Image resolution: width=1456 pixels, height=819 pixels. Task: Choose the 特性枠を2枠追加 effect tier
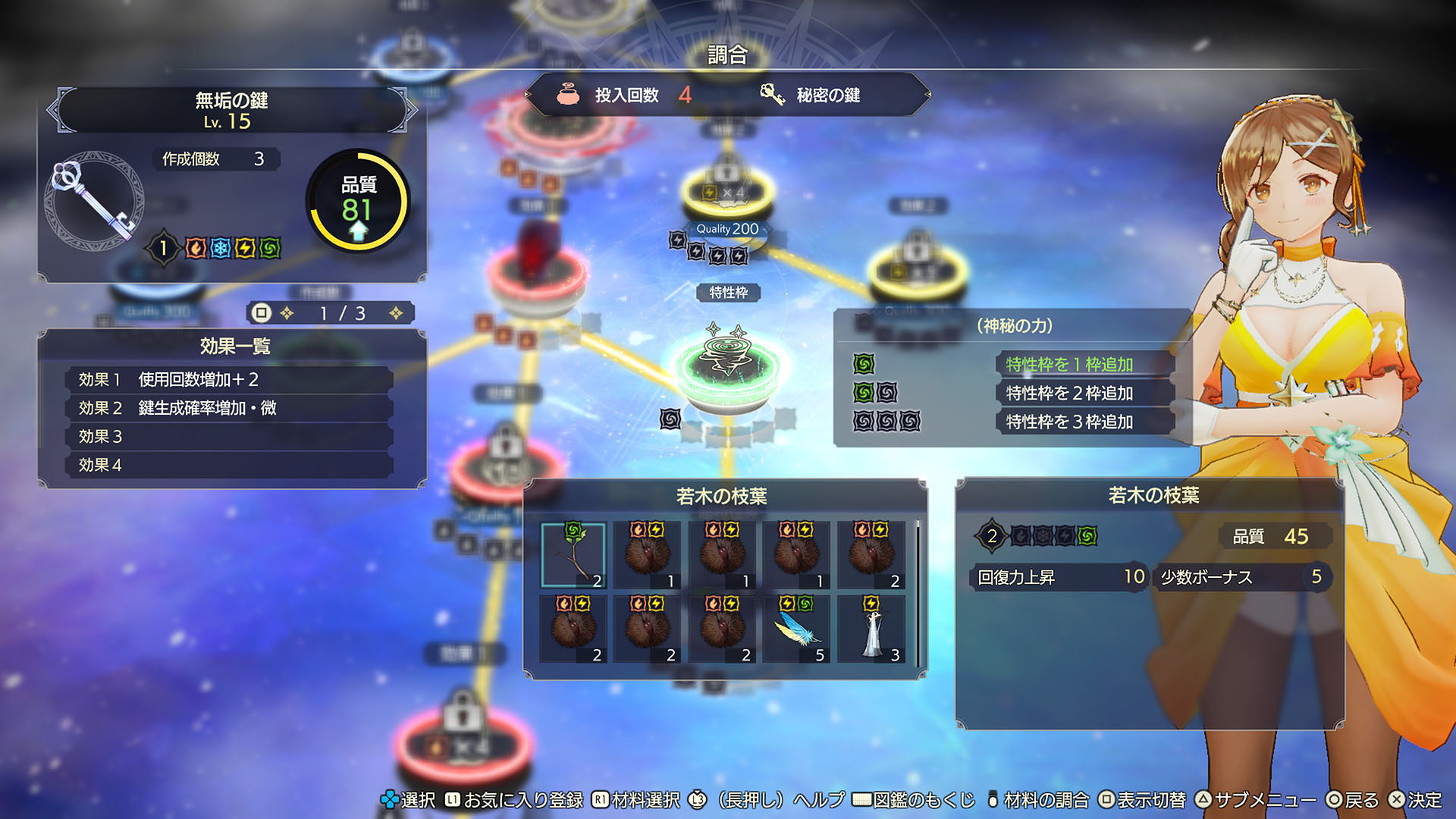tap(1069, 393)
